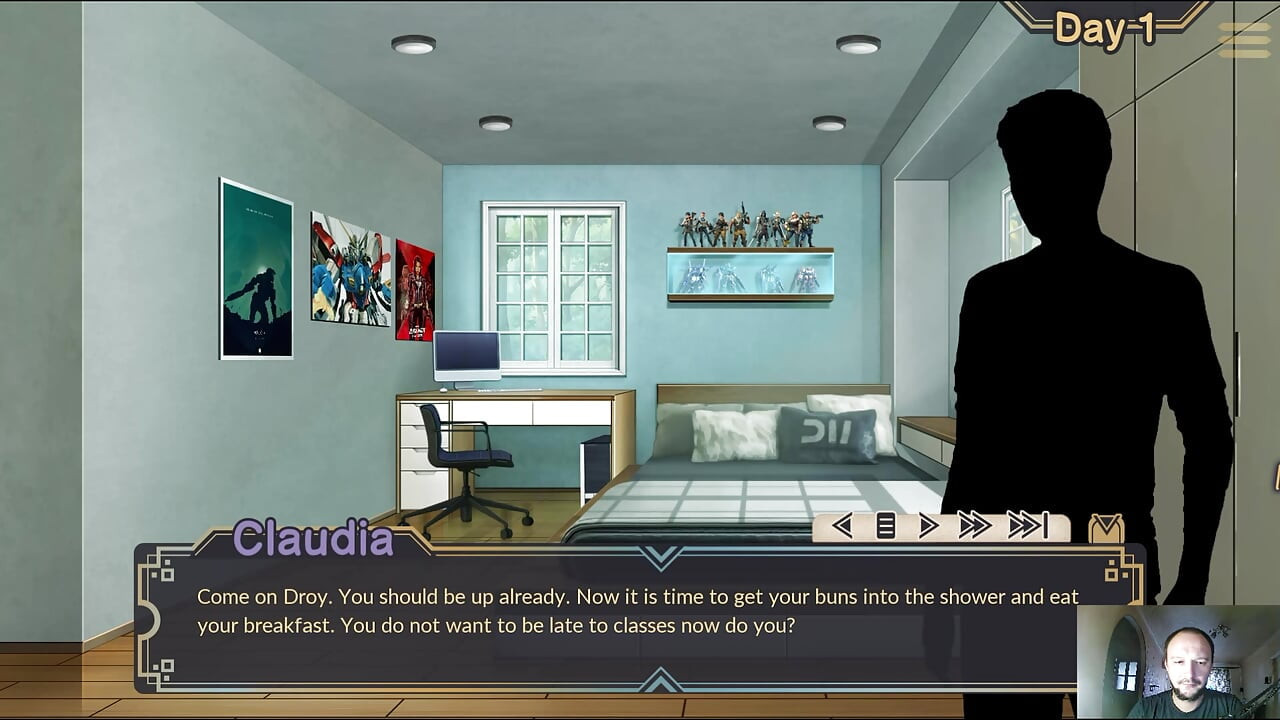1280x720 pixels.
Task: Click Claudia's dialogue text to continue
Action: 637,611
